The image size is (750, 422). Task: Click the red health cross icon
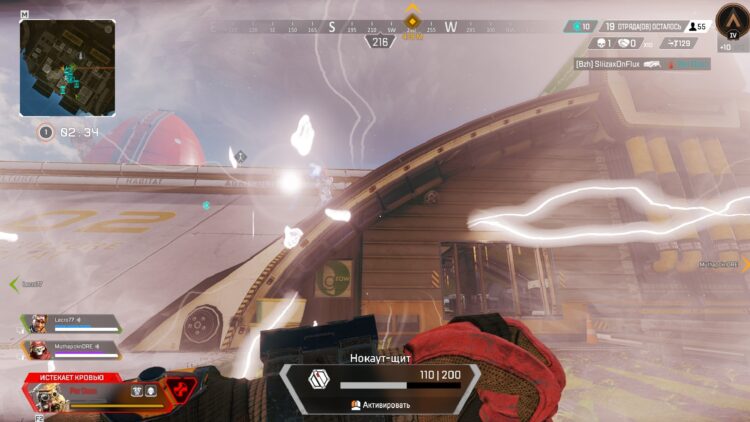[x=182, y=388]
